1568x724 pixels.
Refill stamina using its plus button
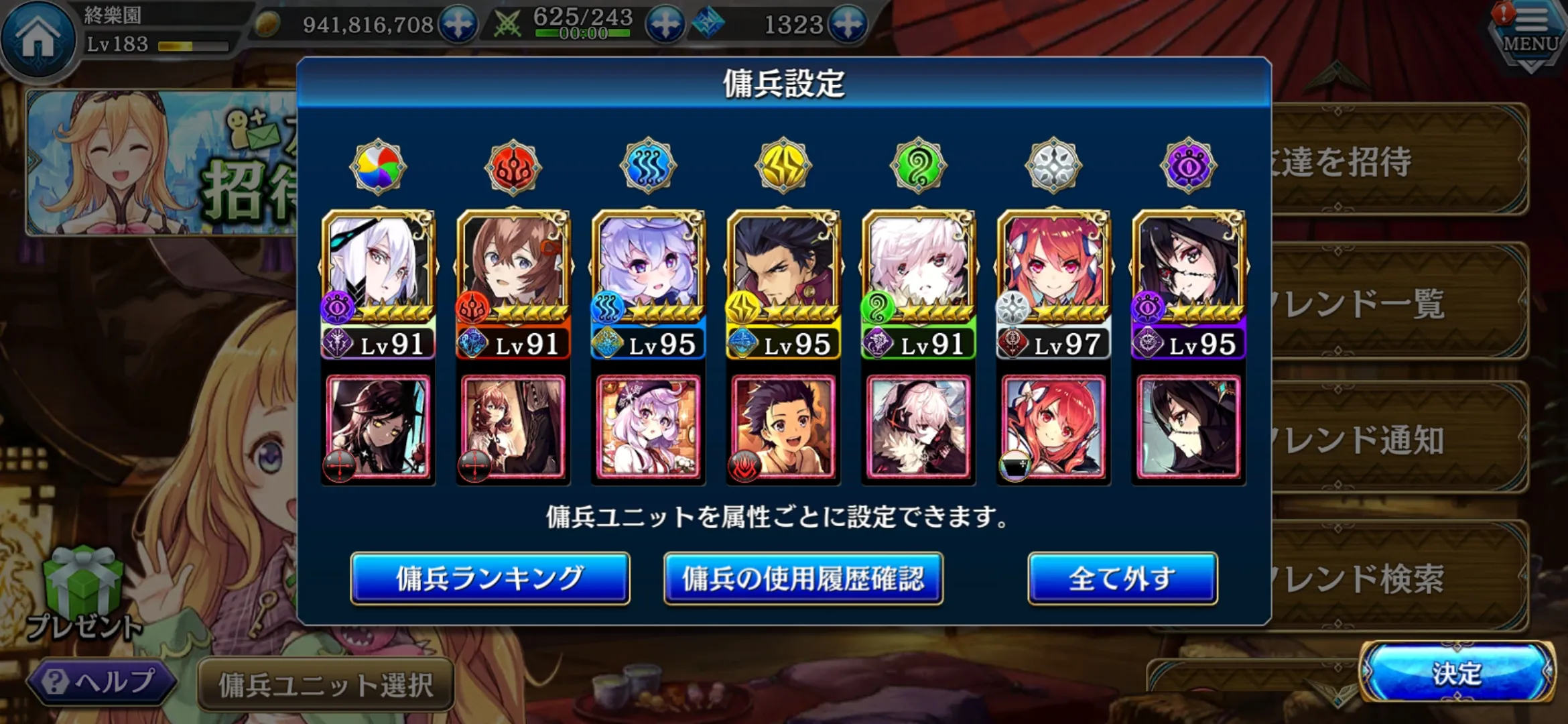pyautogui.click(x=665, y=25)
